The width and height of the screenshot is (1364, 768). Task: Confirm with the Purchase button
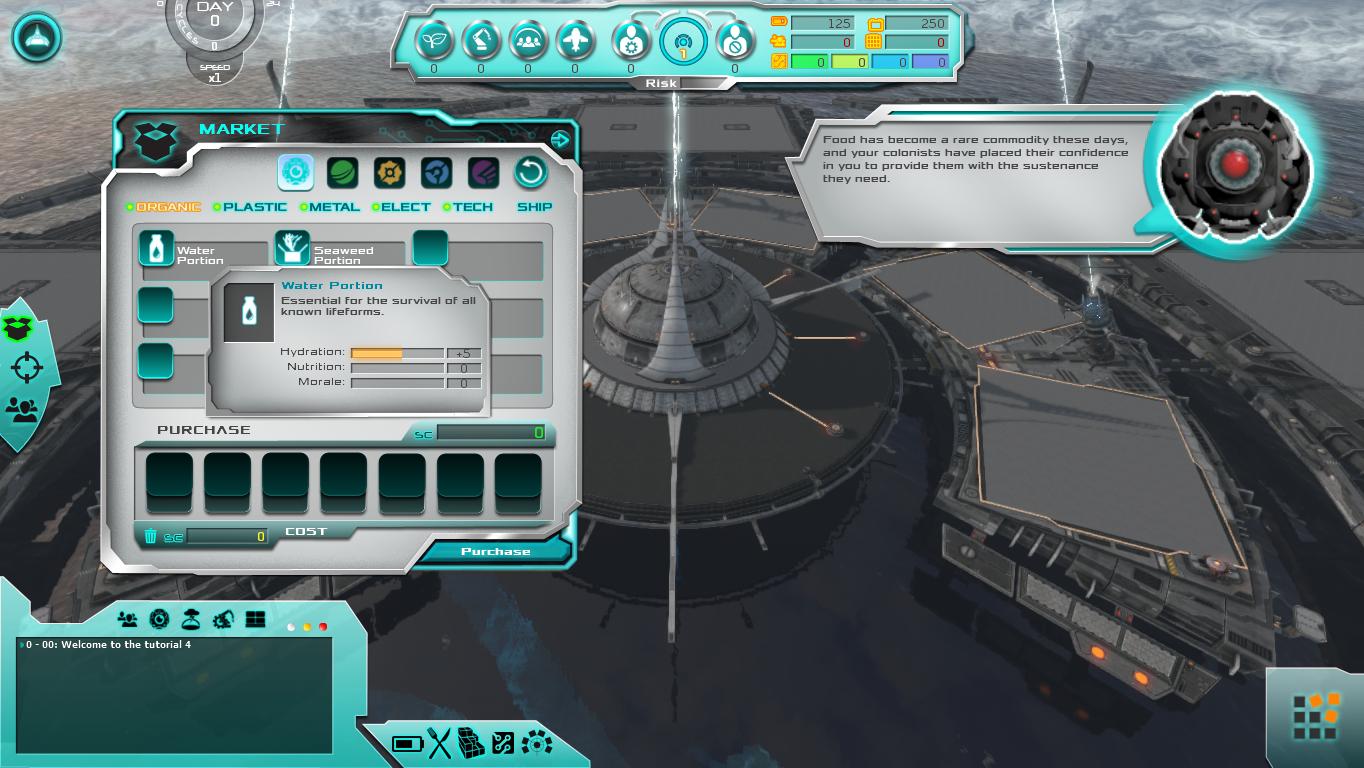495,551
